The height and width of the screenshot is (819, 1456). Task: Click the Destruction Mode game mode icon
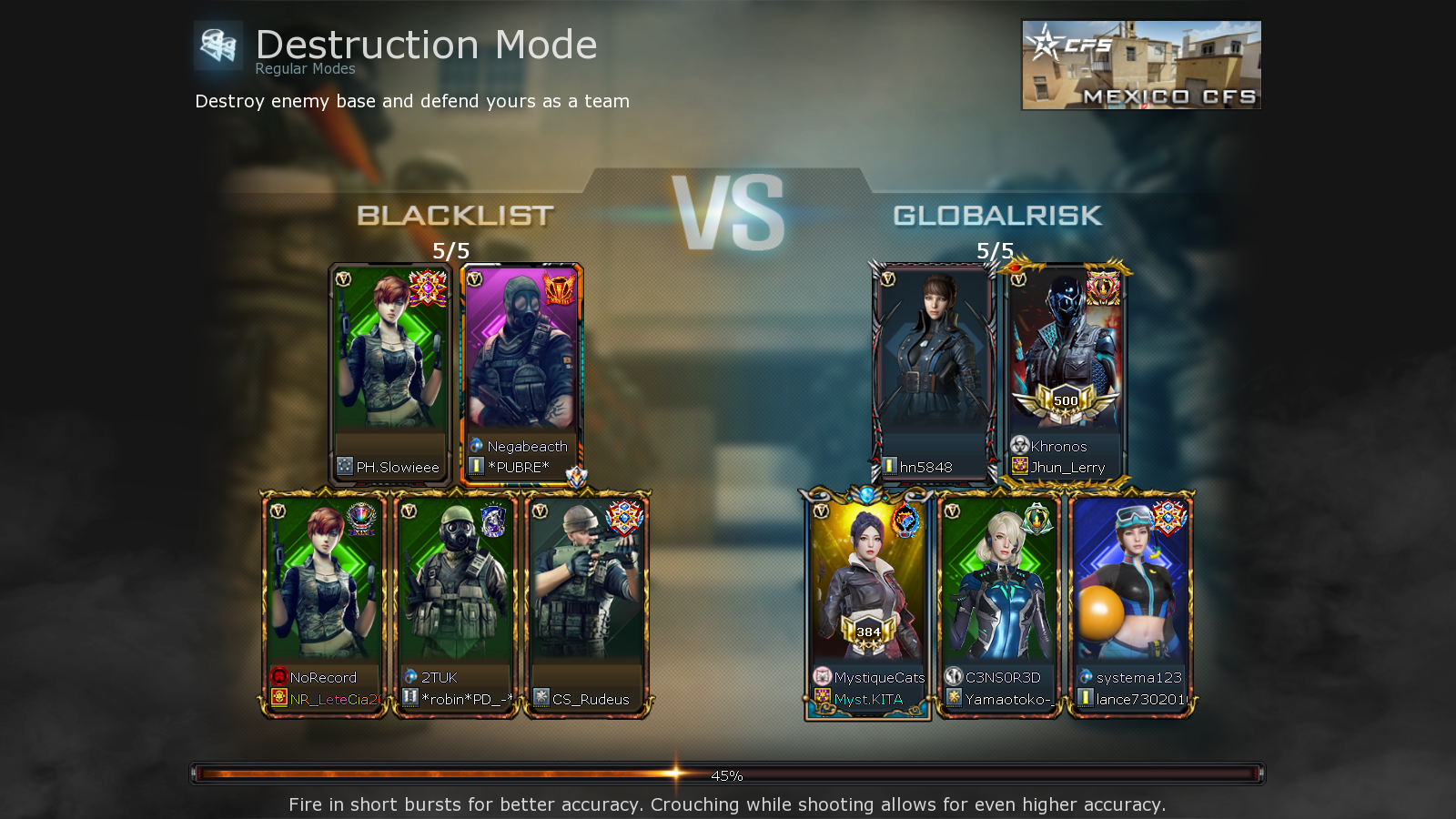217,44
